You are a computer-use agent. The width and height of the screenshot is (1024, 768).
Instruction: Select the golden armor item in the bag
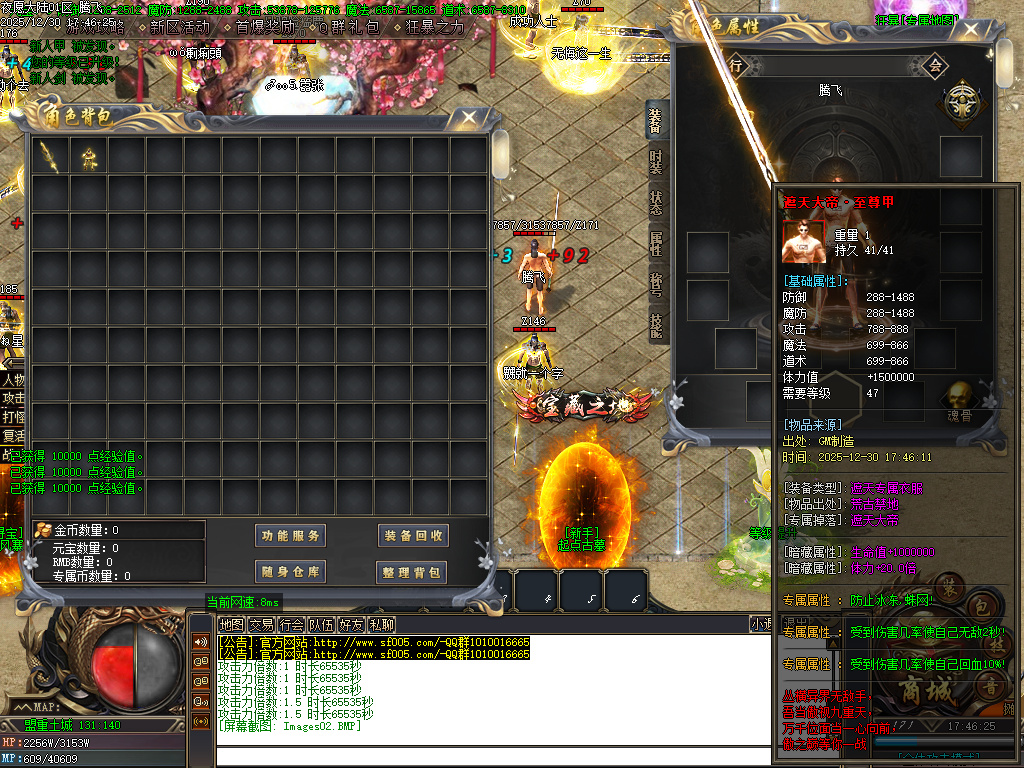[x=89, y=155]
